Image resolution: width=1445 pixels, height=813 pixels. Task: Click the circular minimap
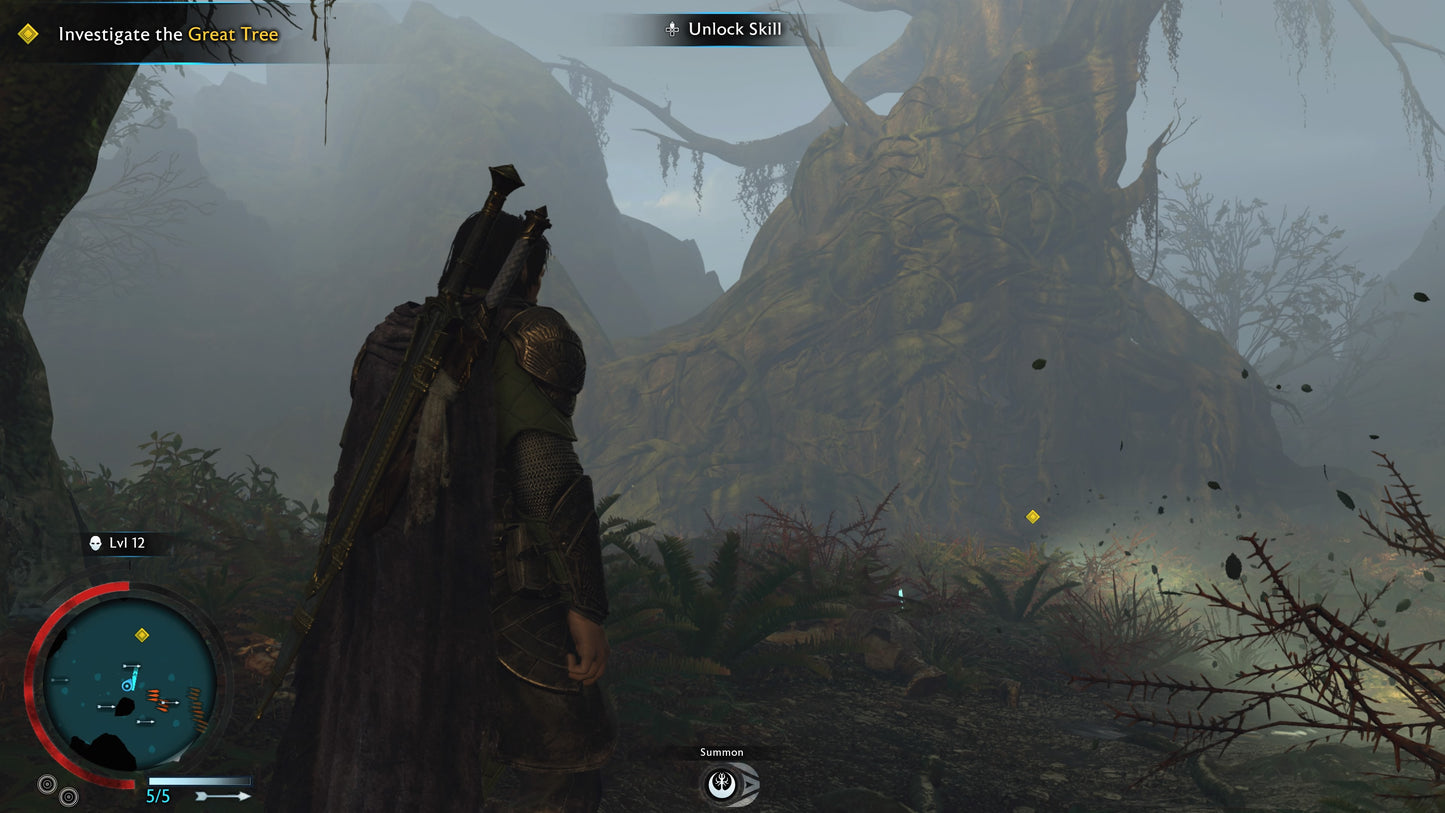click(130, 683)
